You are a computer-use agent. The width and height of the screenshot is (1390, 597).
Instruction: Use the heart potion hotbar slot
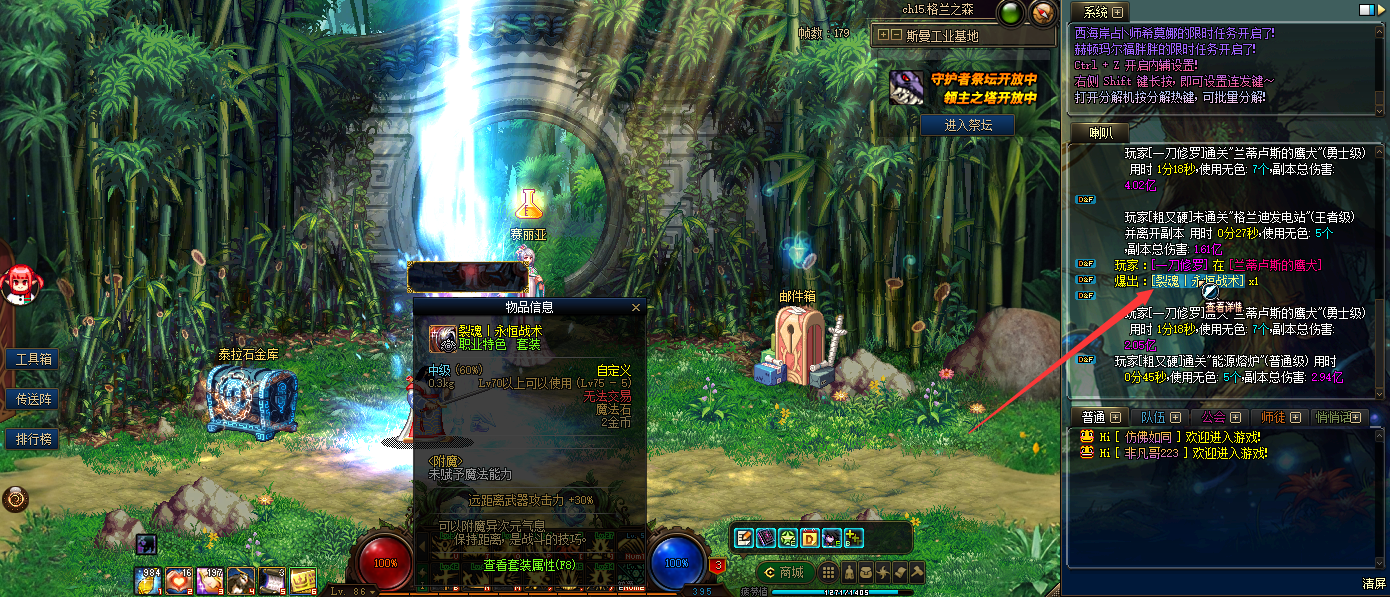[x=179, y=578]
